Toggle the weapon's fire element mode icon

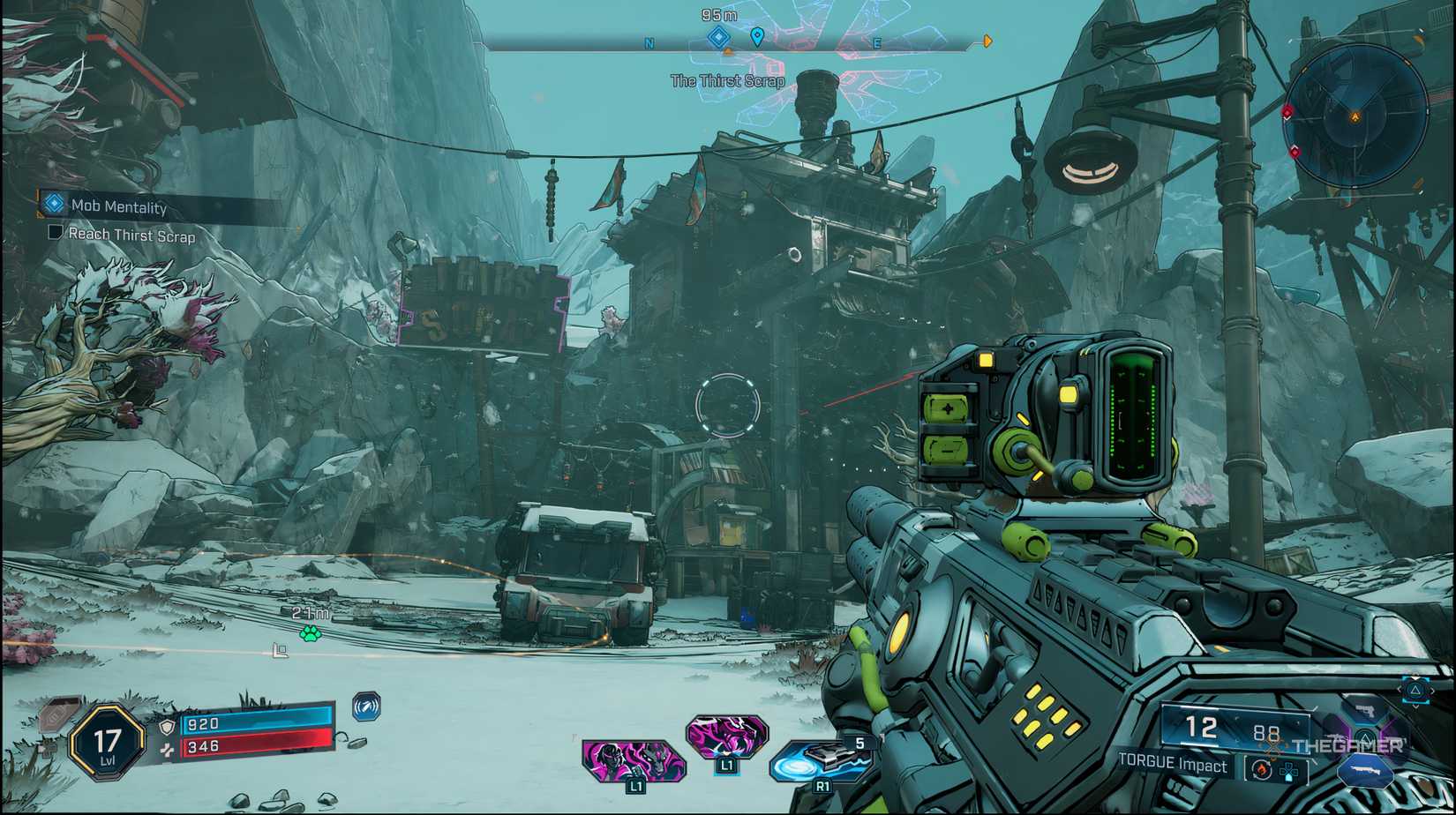[x=1261, y=770]
